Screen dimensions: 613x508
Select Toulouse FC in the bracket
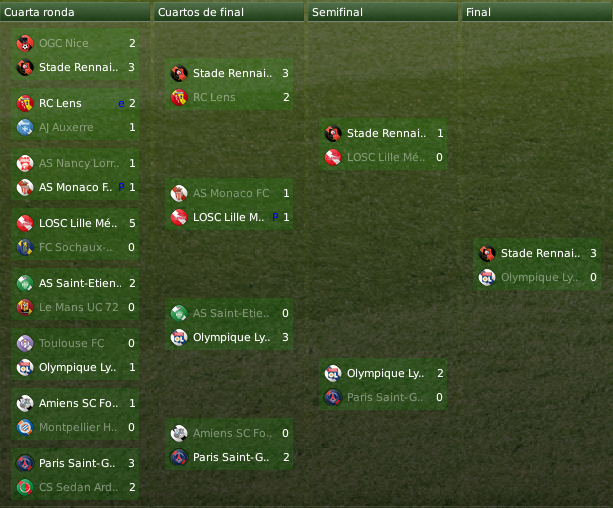71,343
